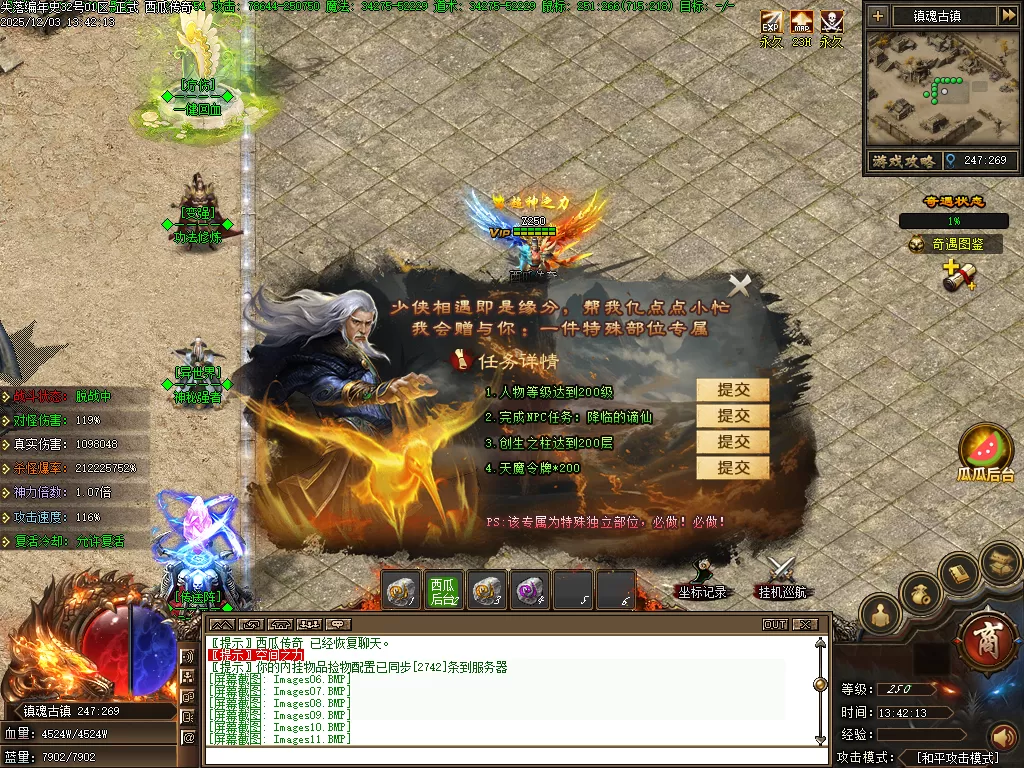Viewport: 1024px width, 768px height.
Task: Click the EXP buff icon
Action: point(771,22)
